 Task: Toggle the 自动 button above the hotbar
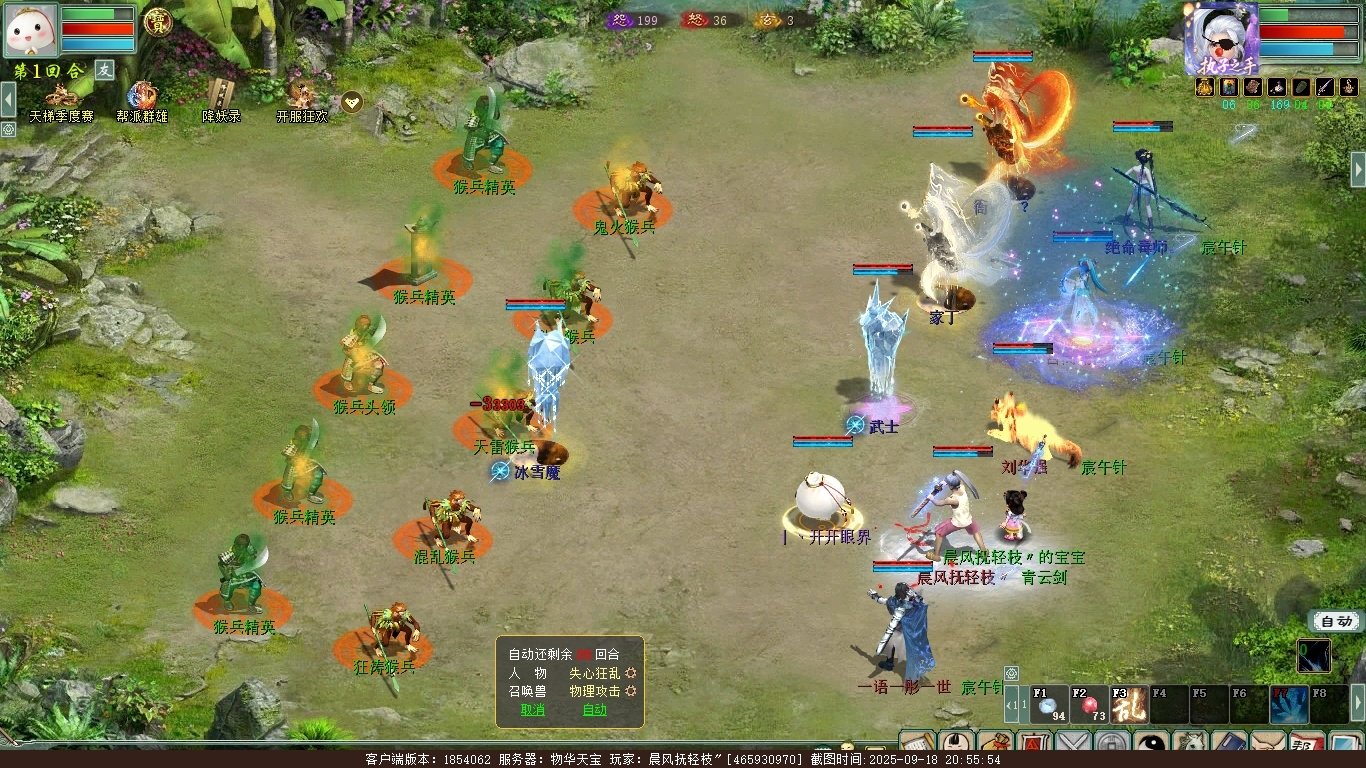tap(1336, 621)
